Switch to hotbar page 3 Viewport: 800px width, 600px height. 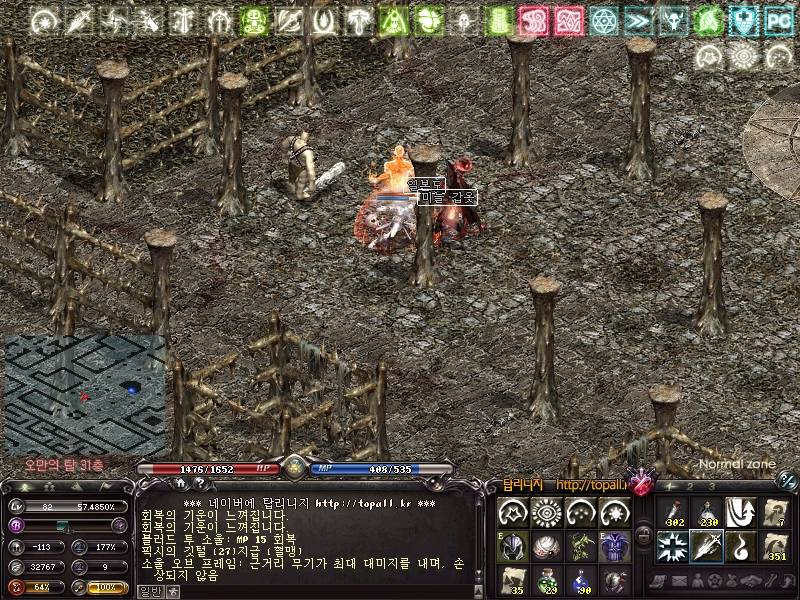point(711,486)
